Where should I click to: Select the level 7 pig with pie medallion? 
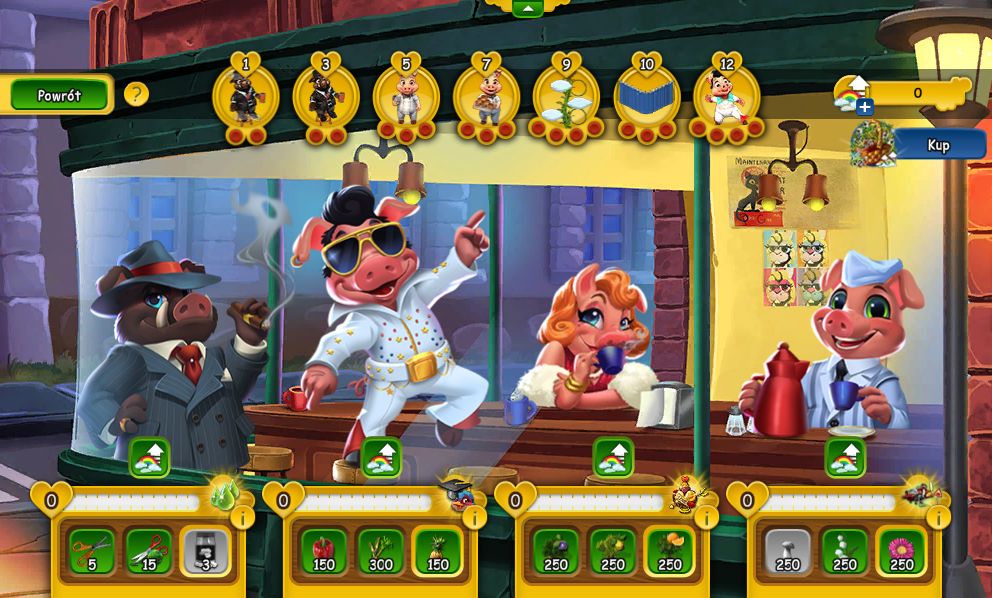486,99
